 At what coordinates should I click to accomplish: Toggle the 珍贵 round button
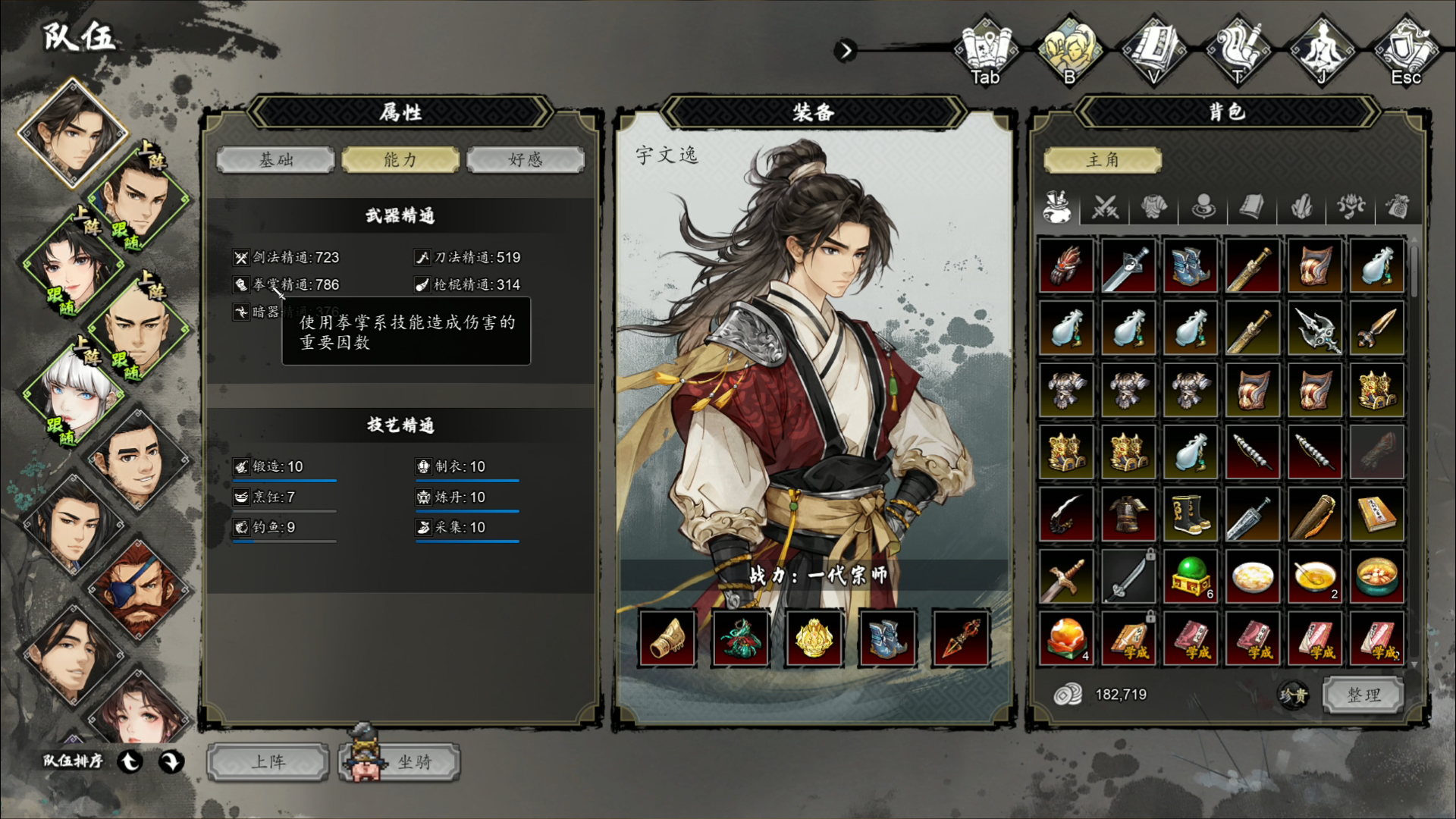pyautogui.click(x=1294, y=695)
